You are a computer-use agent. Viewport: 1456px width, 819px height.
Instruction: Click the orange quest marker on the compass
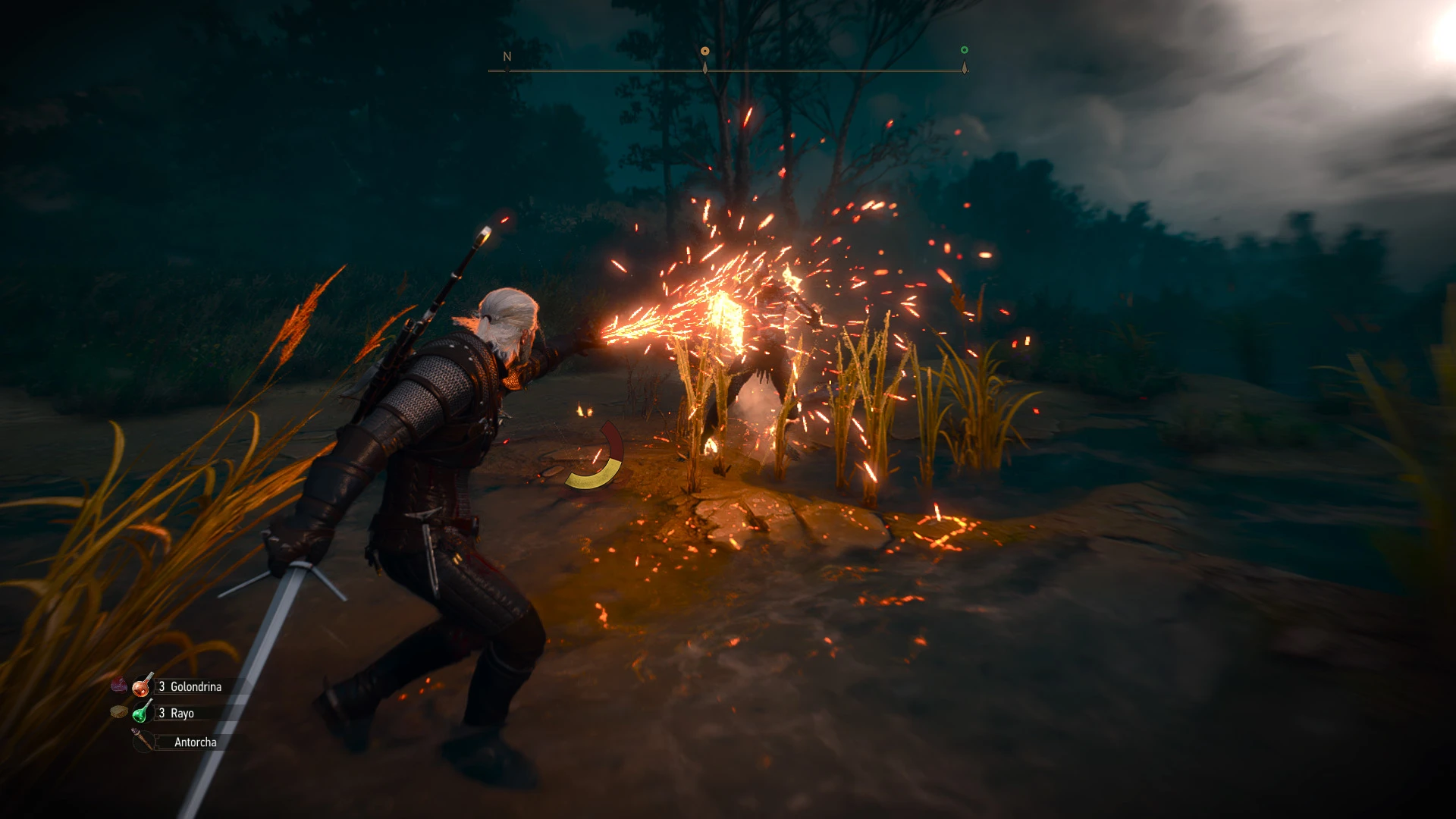704,52
